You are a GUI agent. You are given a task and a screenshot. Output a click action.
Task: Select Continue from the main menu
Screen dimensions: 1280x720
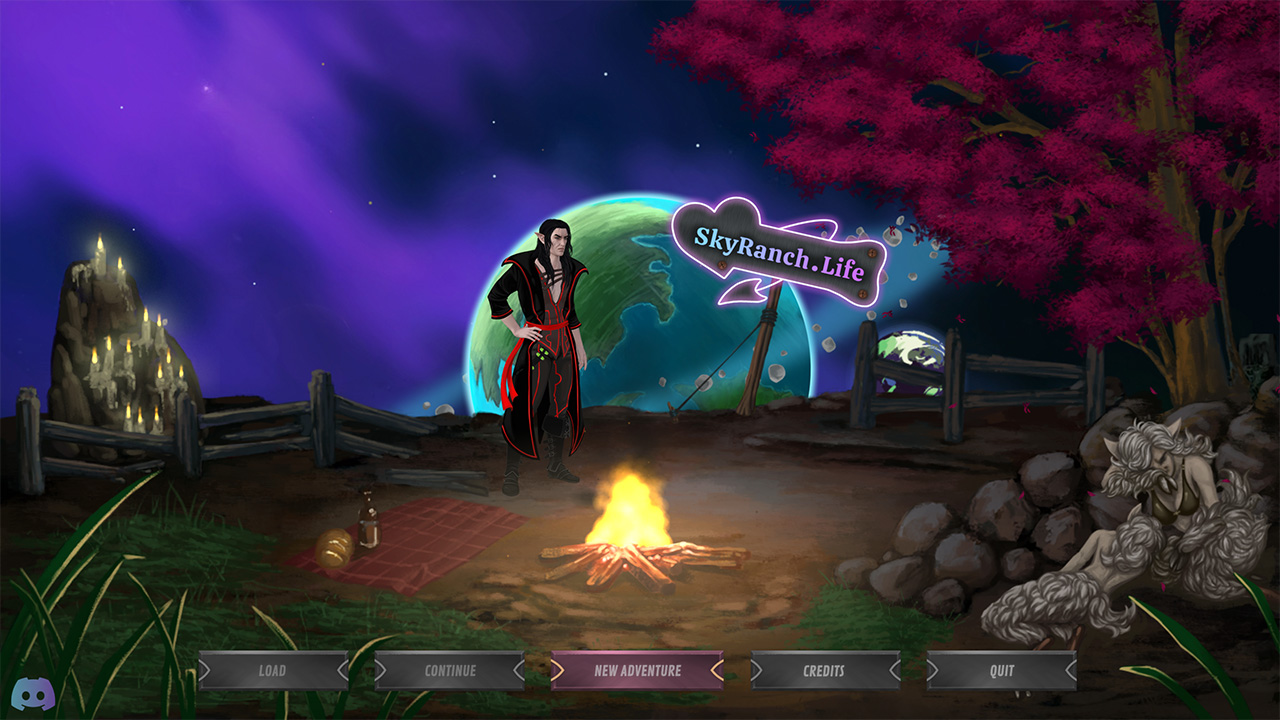450,671
